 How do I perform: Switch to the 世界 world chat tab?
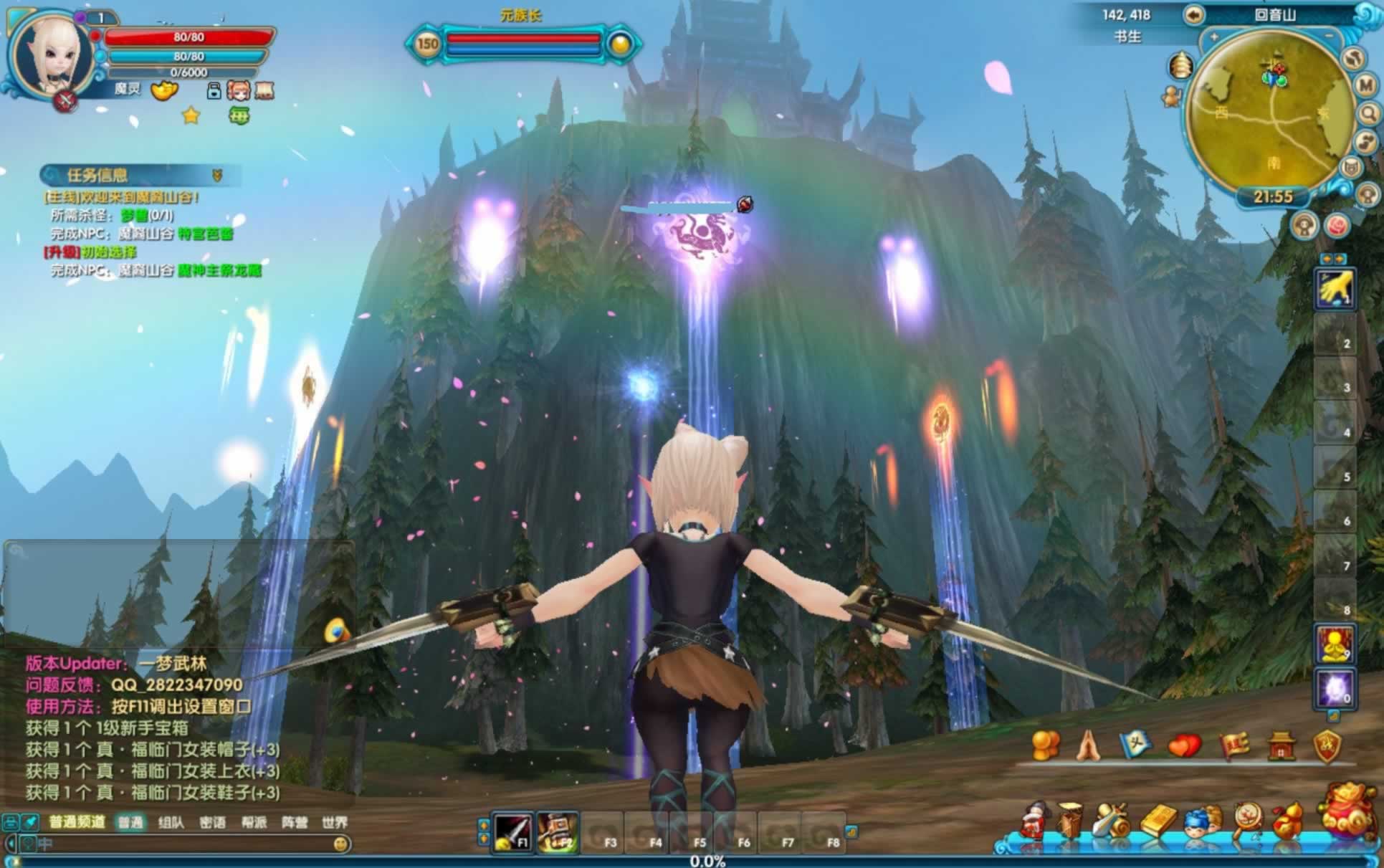tap(334, 822)
